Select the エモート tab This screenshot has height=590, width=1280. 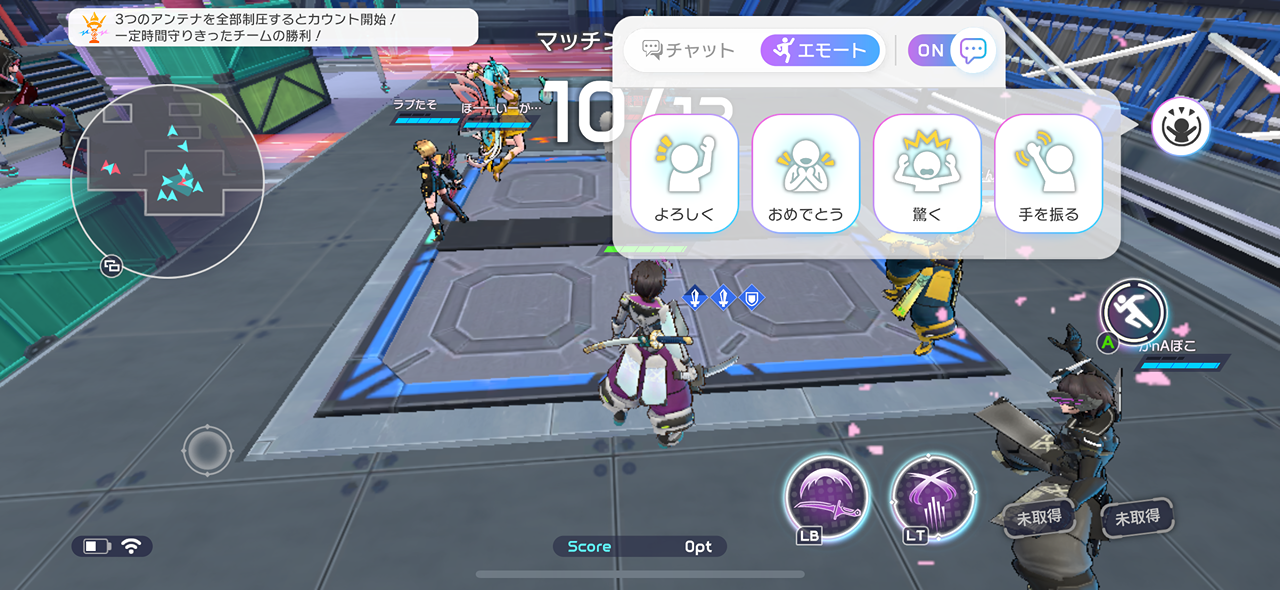820,50
